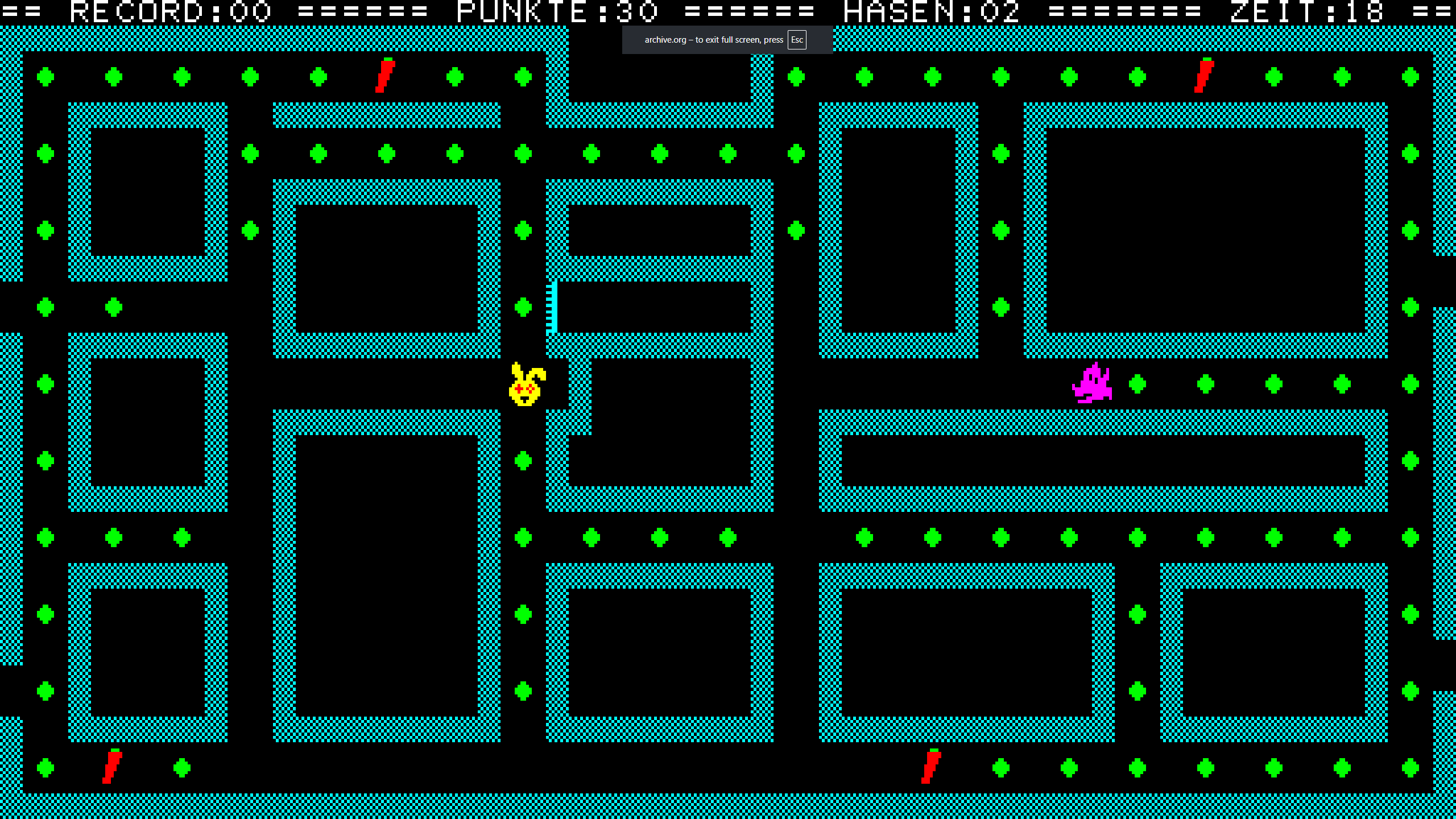Pick up the red carrot near top-left
This screenshot has height=819, width=1456.
[x=384, y=77]
